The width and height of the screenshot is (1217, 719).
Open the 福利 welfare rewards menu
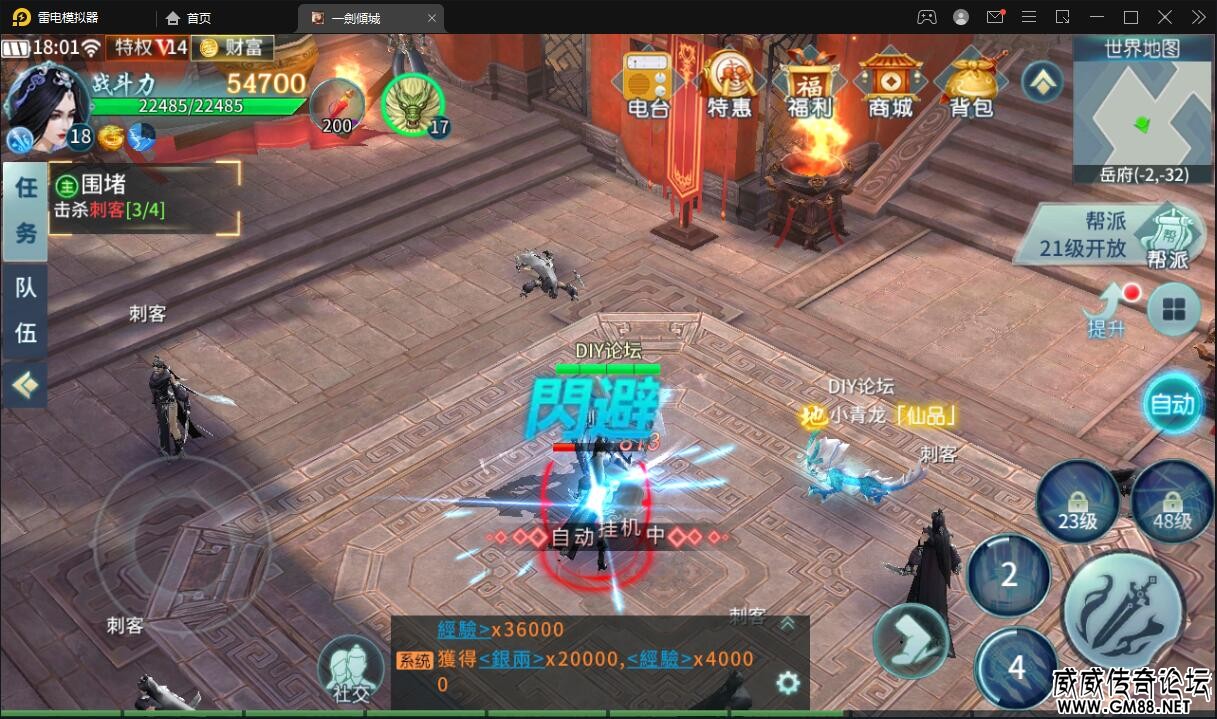[x=810, y=83]
